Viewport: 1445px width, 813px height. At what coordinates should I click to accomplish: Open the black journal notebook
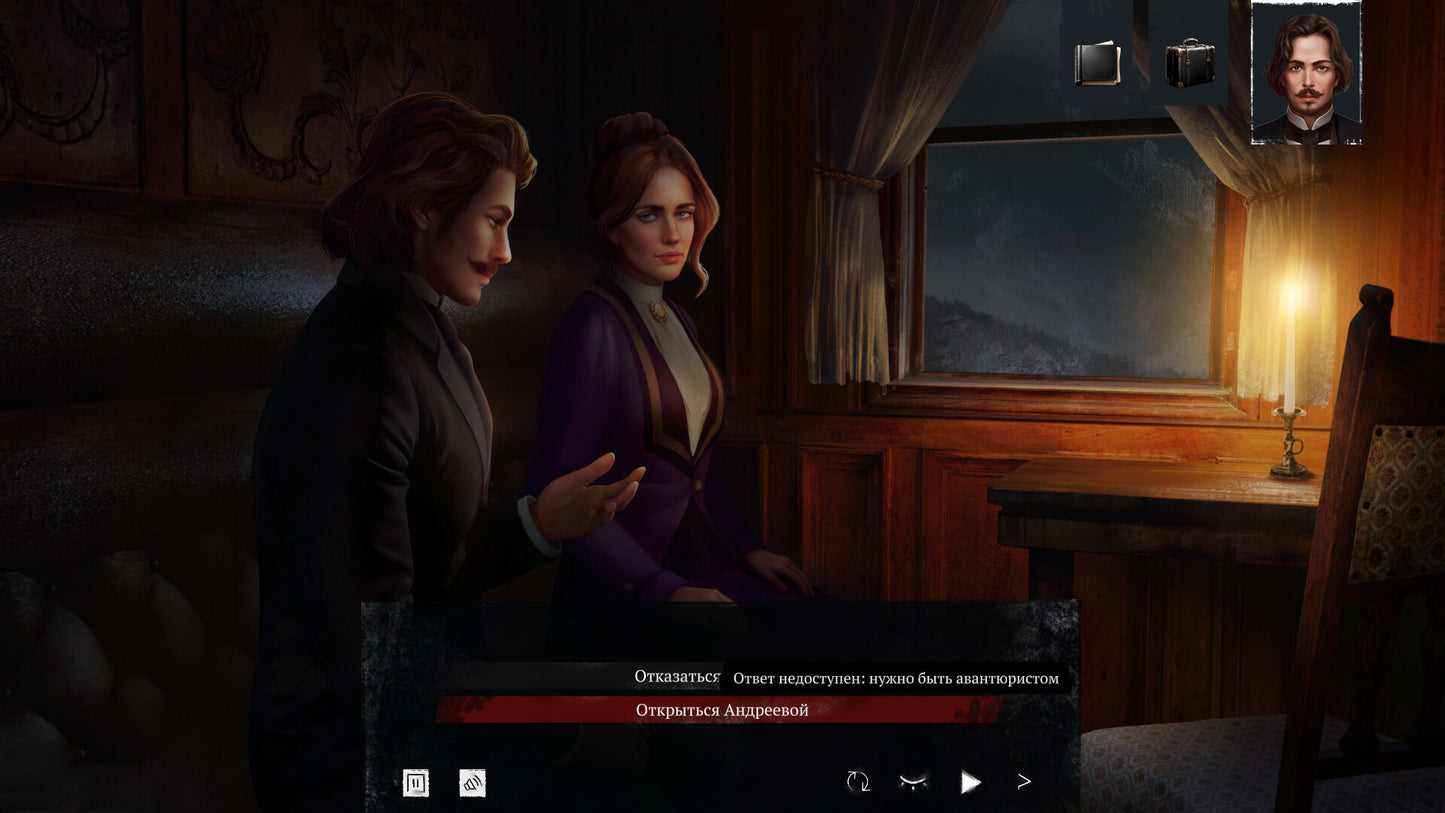click(1097, 63)
